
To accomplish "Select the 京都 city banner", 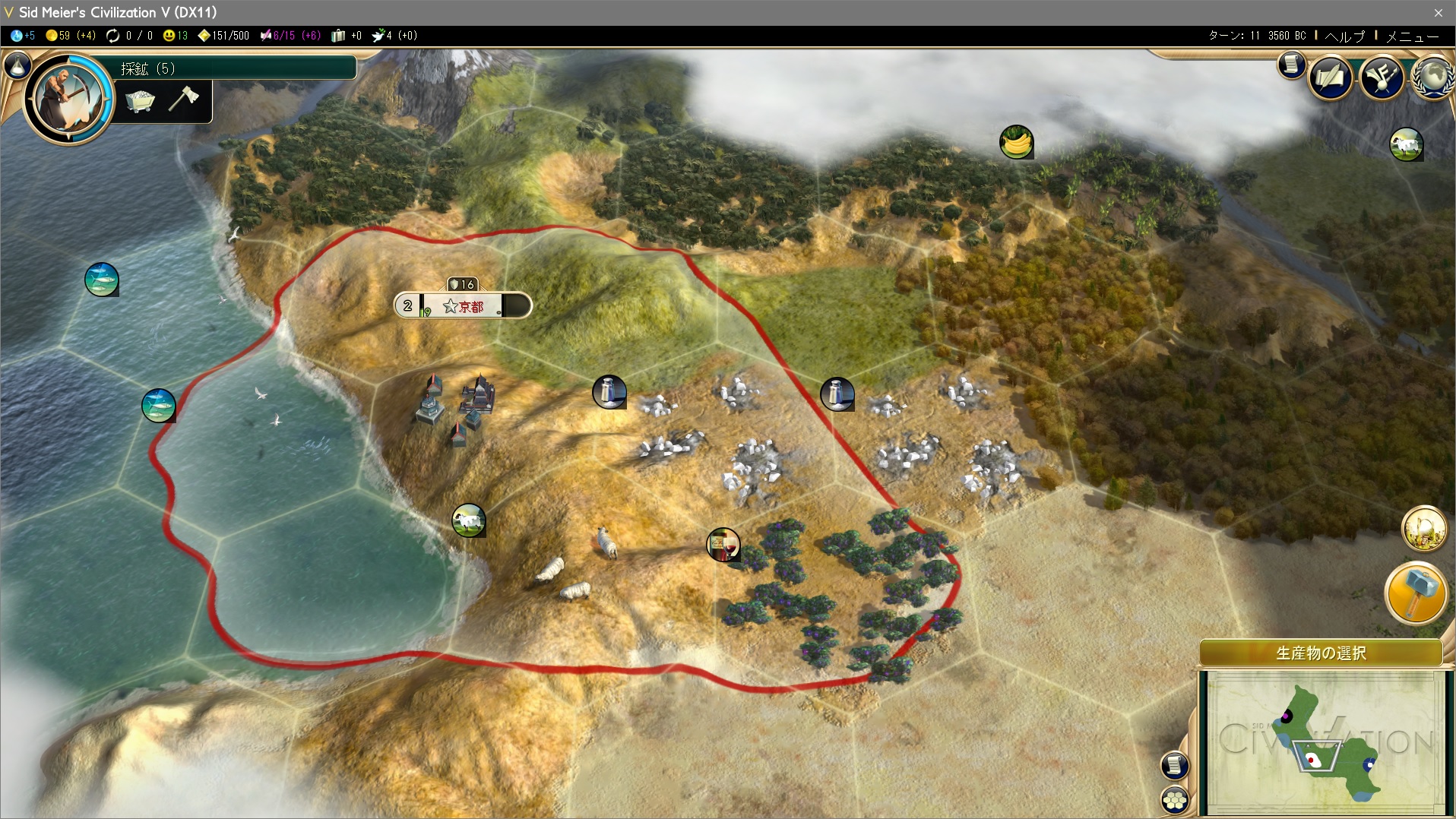I will coord(463,306).
